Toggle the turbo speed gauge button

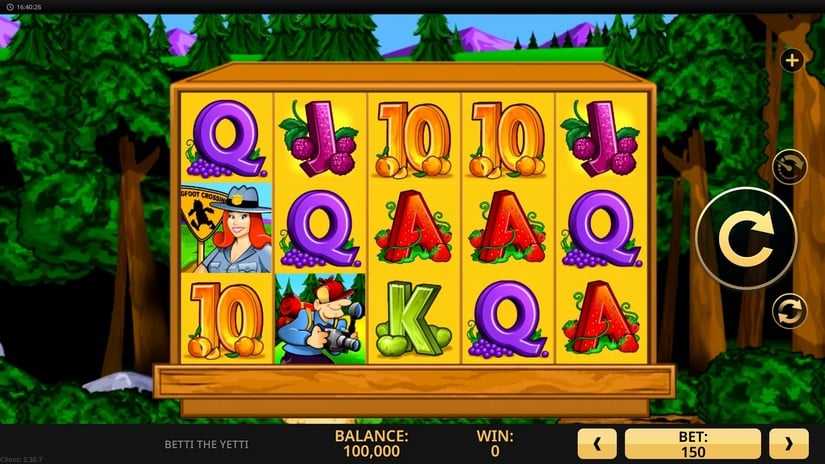pos(790,166)
